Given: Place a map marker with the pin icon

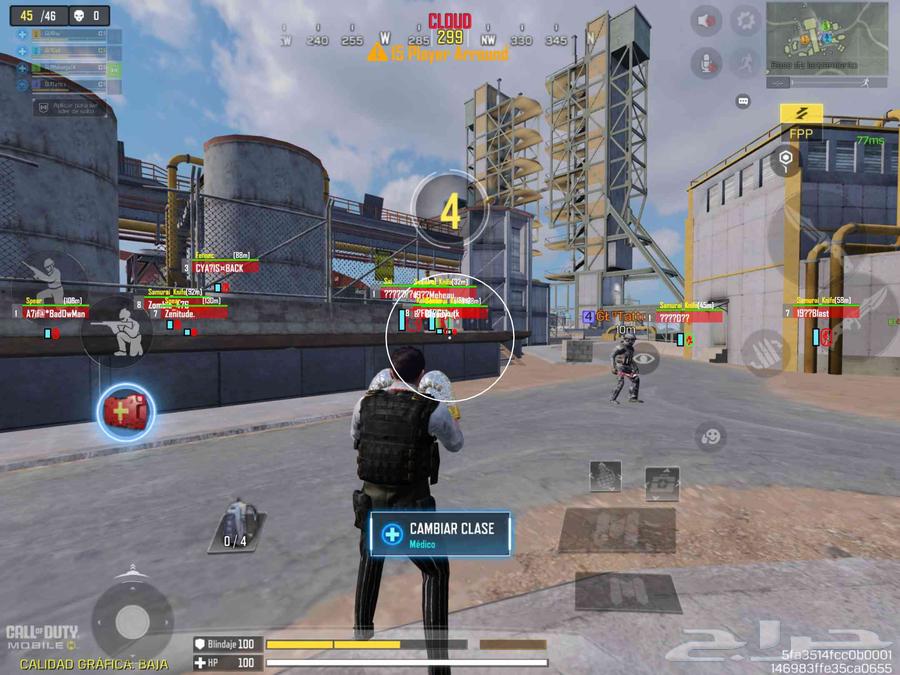Looking at the screenshot, I should pyautogui.click(x=787, y=158).
